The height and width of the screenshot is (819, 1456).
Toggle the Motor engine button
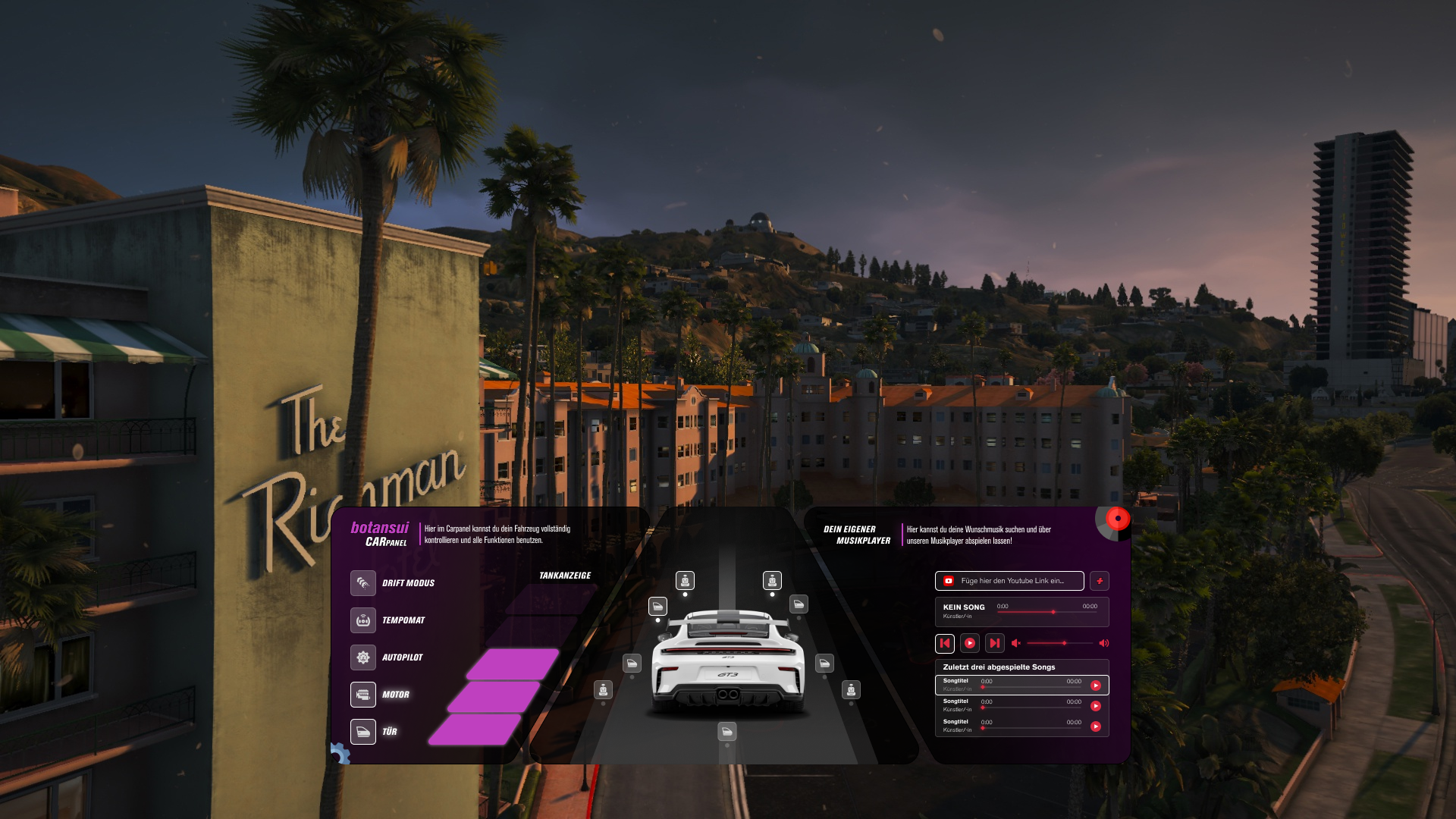click(x=363, y=695)
